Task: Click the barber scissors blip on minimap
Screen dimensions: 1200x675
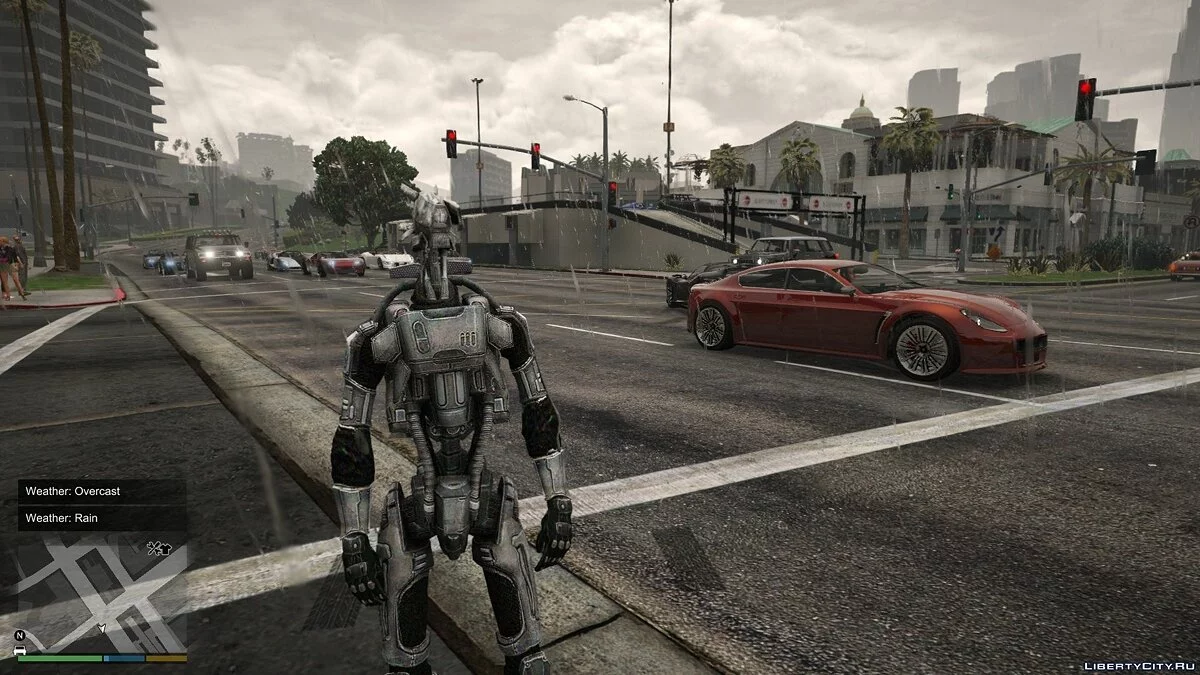Action: 152,547
